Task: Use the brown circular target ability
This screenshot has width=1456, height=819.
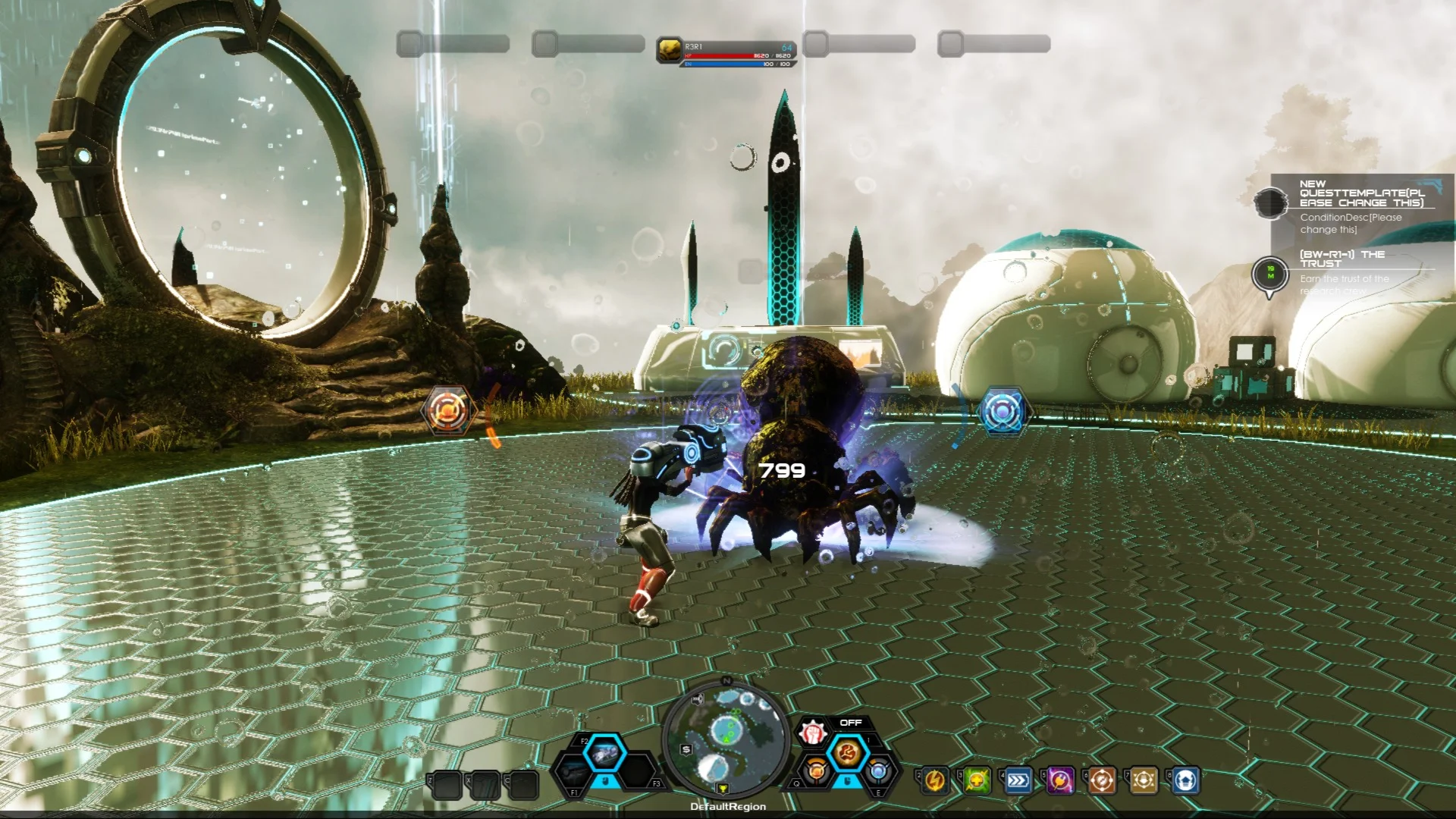Action: [1102, 780]
